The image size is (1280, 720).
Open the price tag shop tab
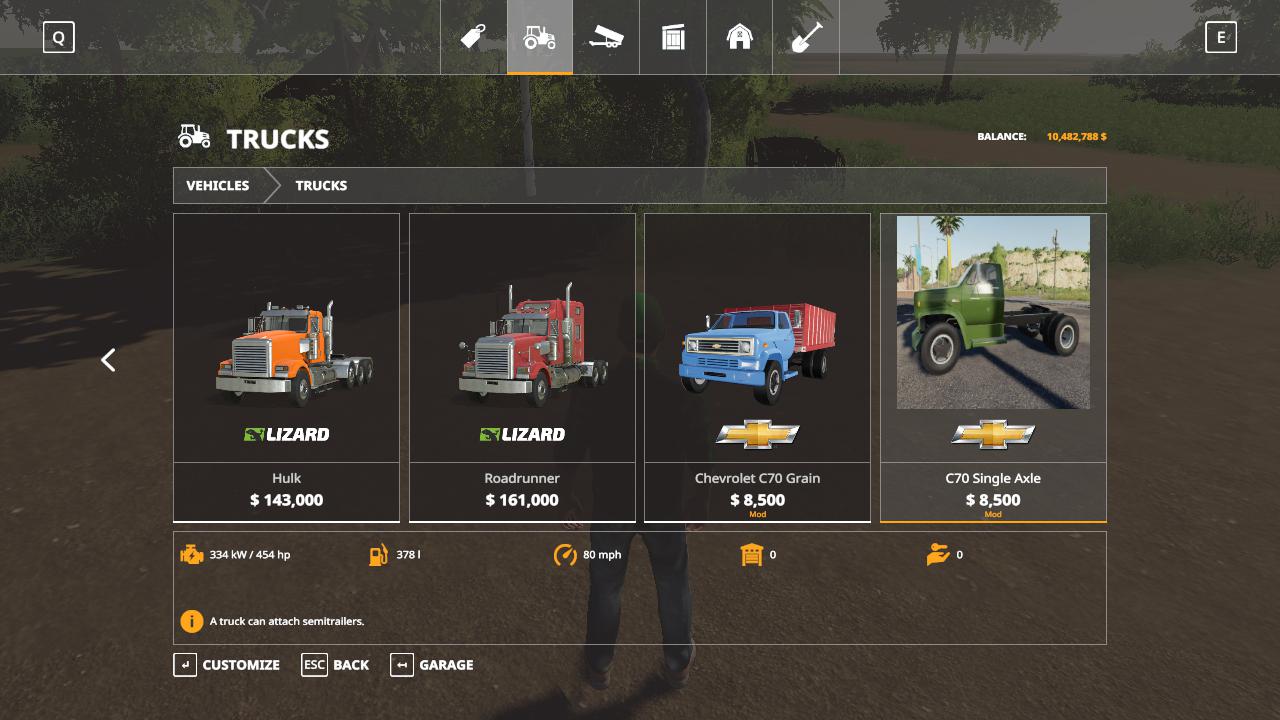coord(473,38)
